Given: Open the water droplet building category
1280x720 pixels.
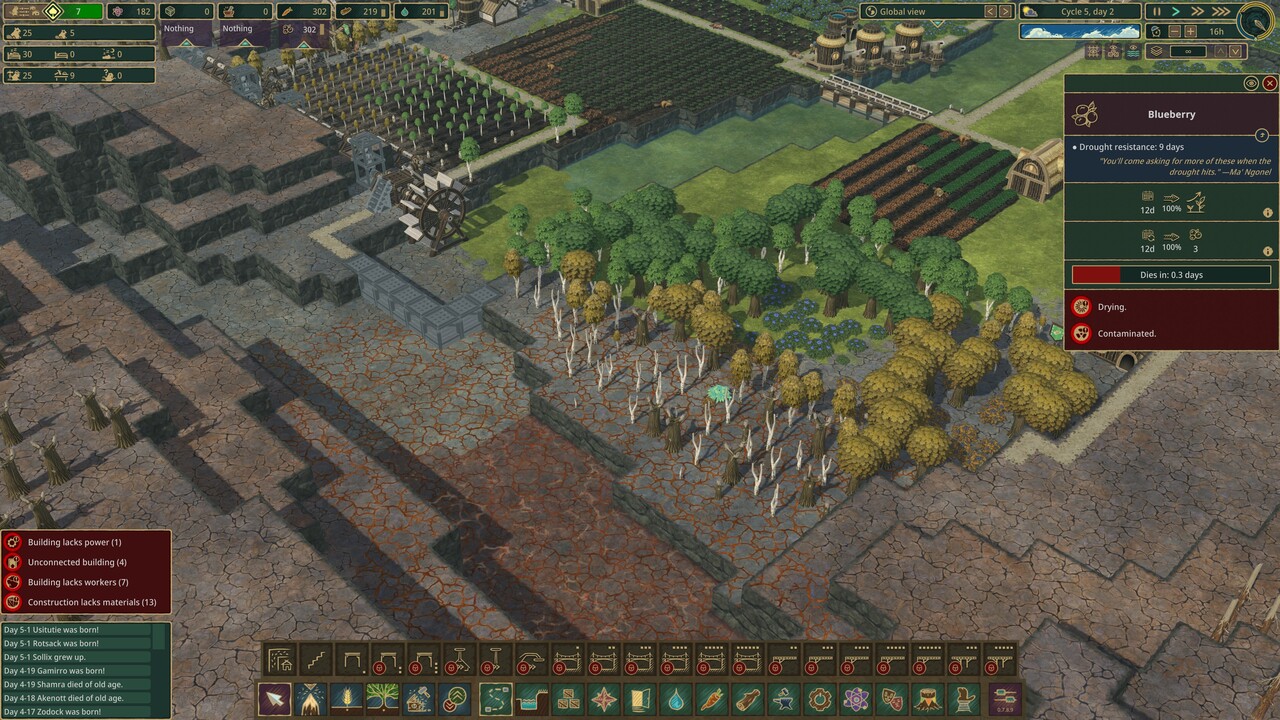Looking at the screenshot, I should click(677, 698).
